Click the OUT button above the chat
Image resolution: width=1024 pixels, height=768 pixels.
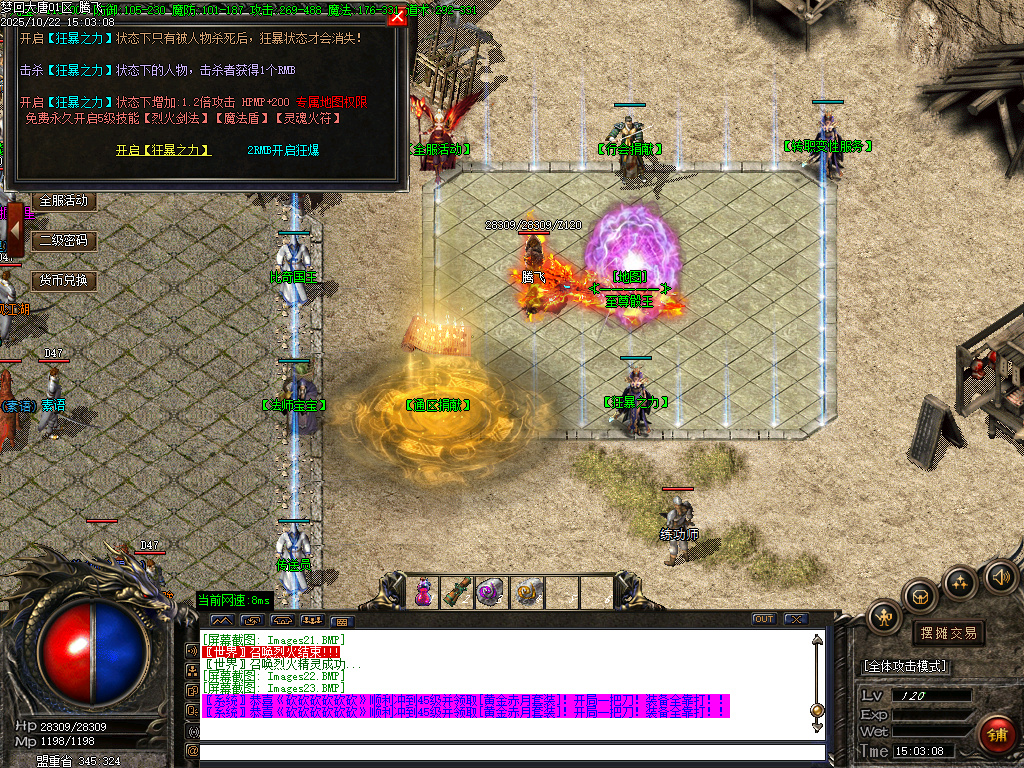coord(764,619)
